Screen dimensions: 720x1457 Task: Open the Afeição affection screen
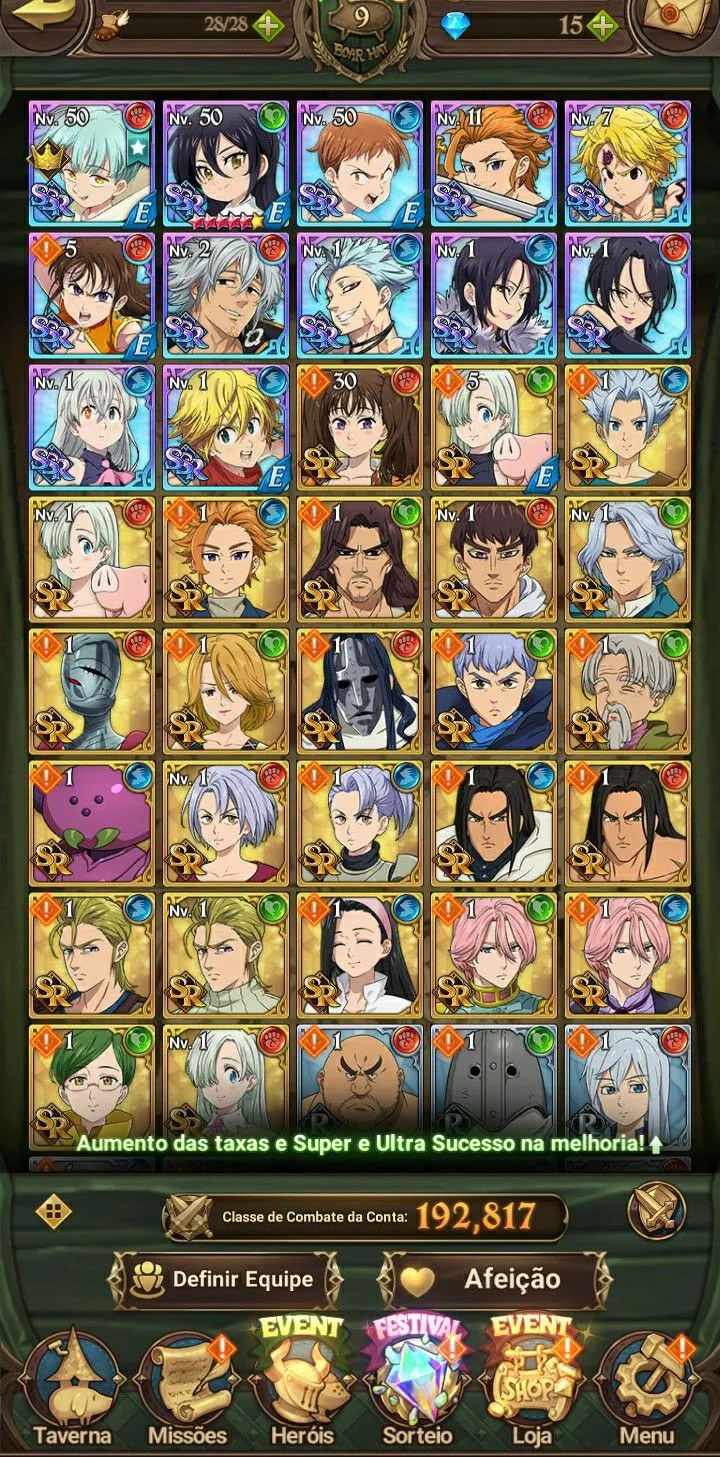coord(496,1279)
